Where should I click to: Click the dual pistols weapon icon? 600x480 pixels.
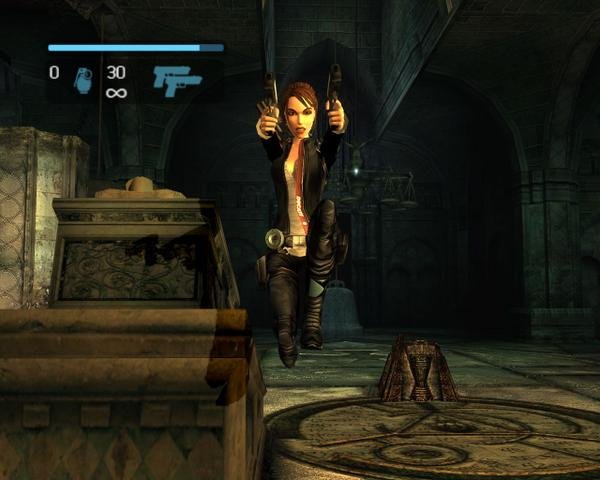pos(176,80)
